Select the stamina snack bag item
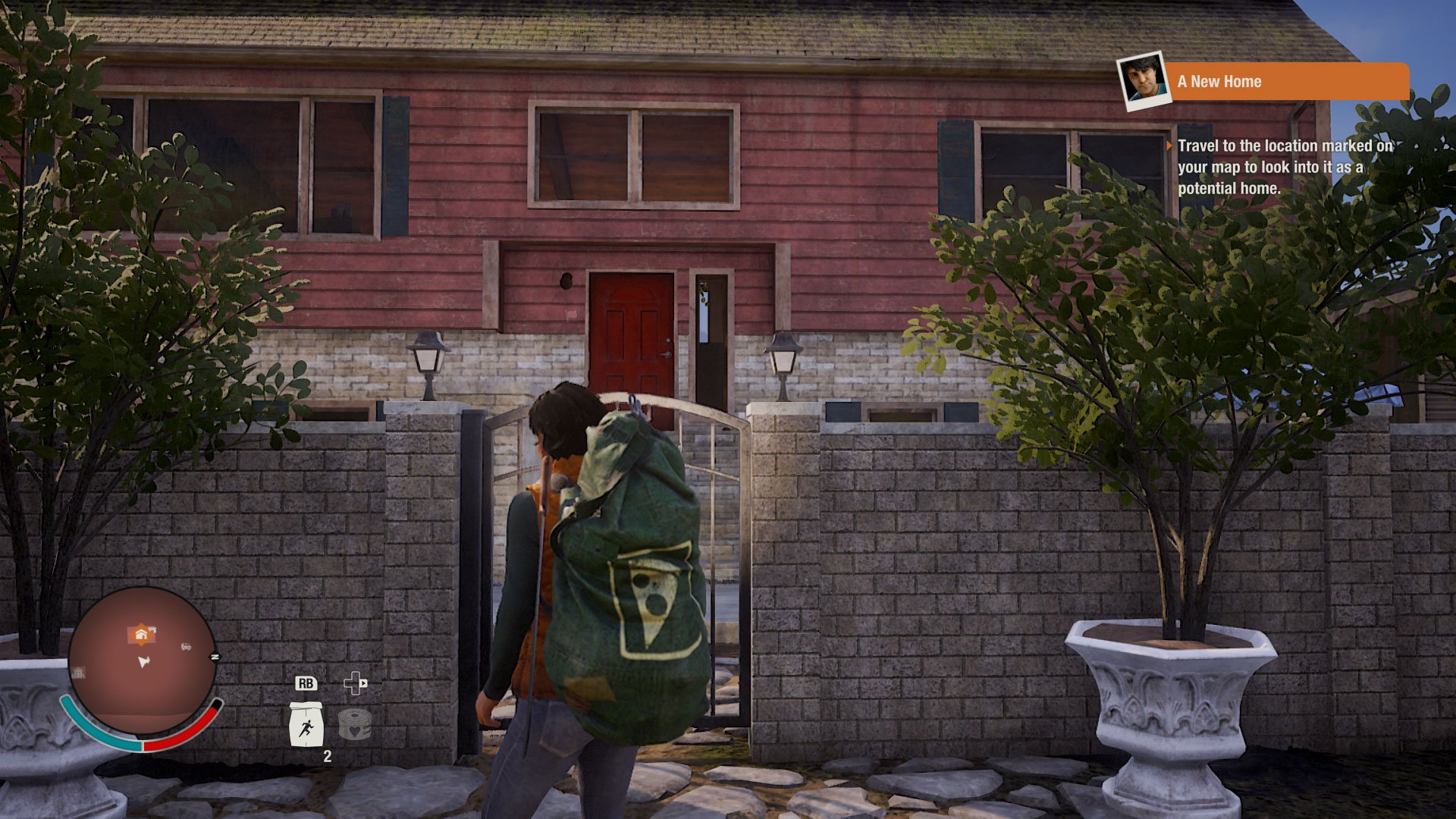Image resolution: width=1456 pixels, height=819 pixels. [306, 724]
